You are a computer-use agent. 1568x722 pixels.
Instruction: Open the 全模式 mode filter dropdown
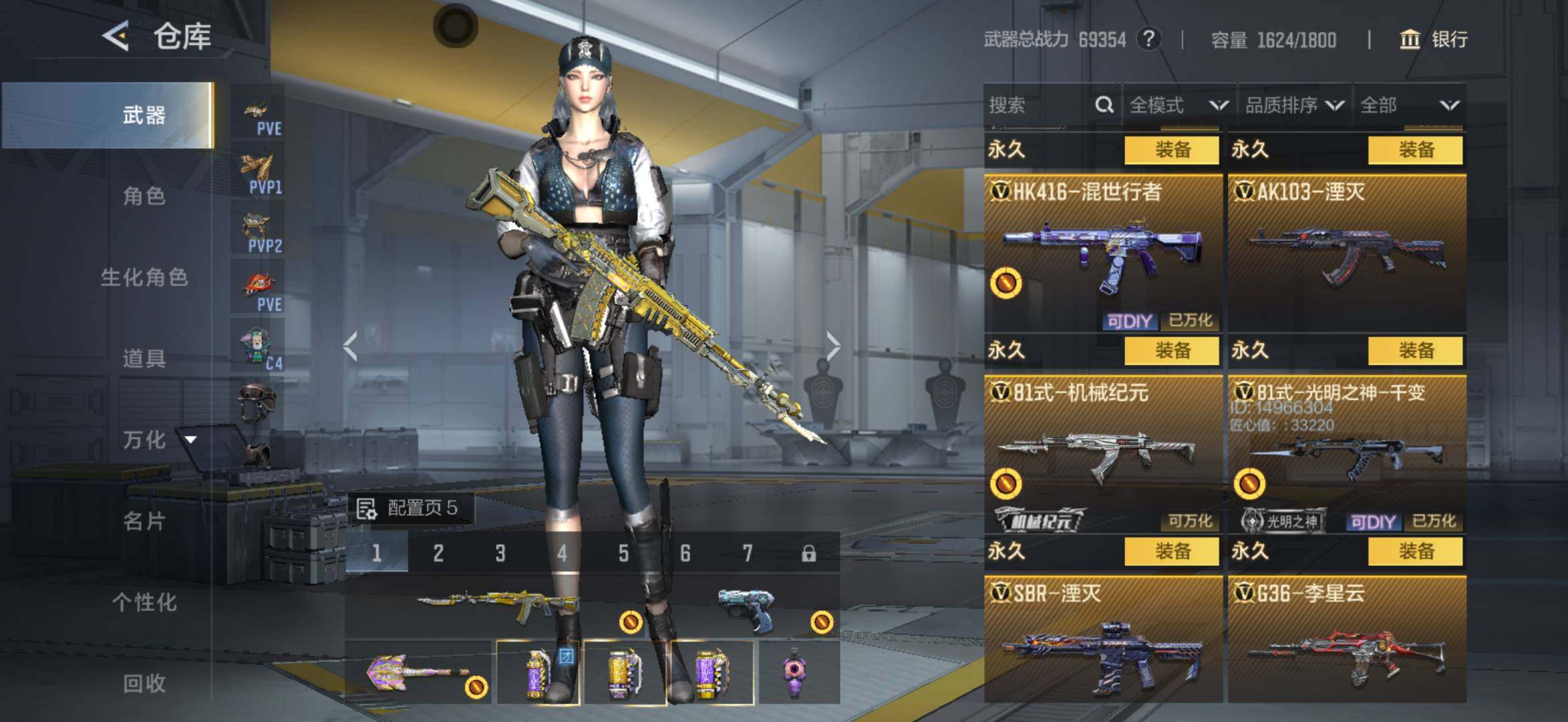[1179, 105]
